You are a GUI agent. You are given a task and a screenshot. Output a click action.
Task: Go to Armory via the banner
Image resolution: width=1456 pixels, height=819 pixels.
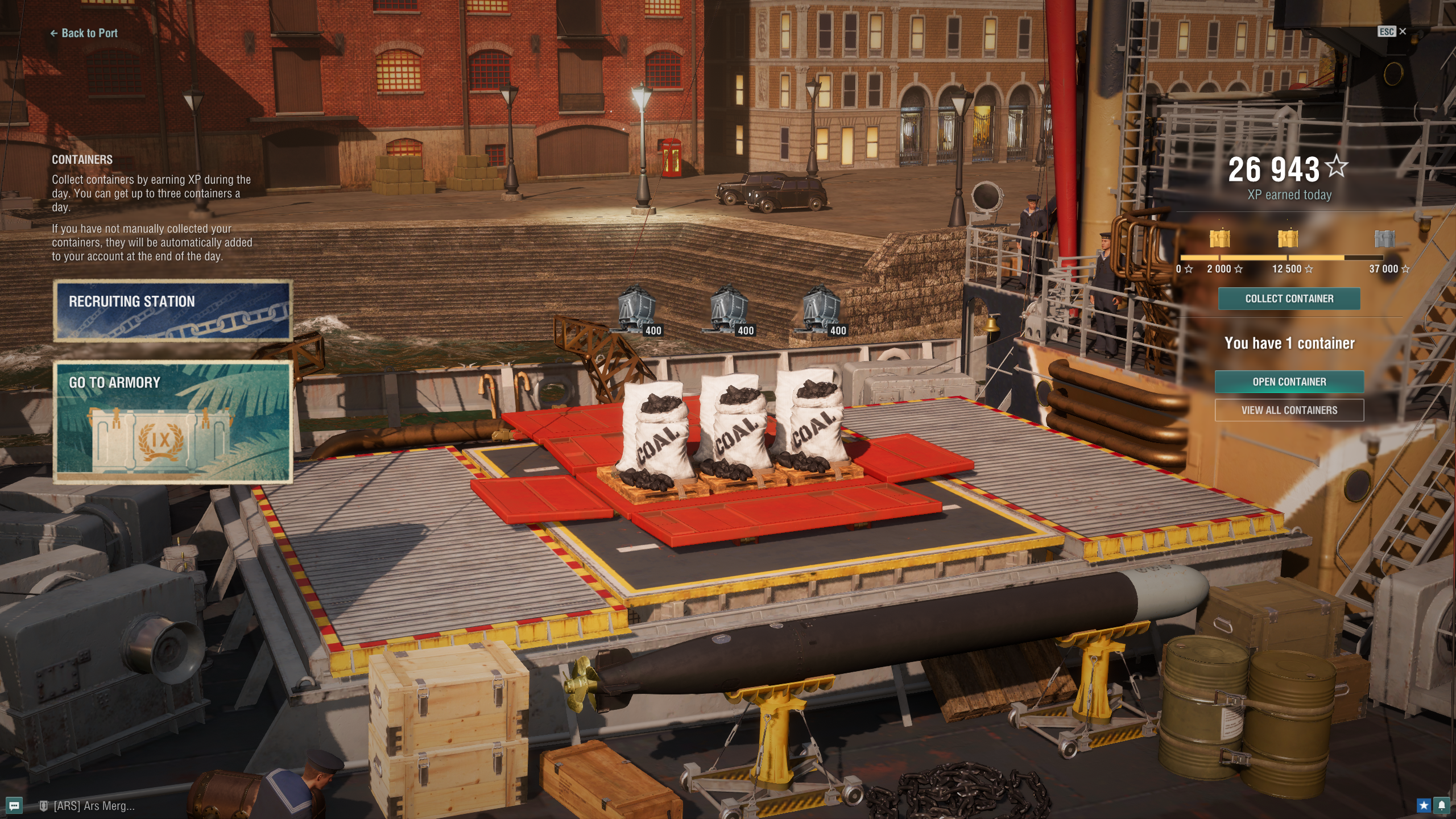tap(173, 421)
